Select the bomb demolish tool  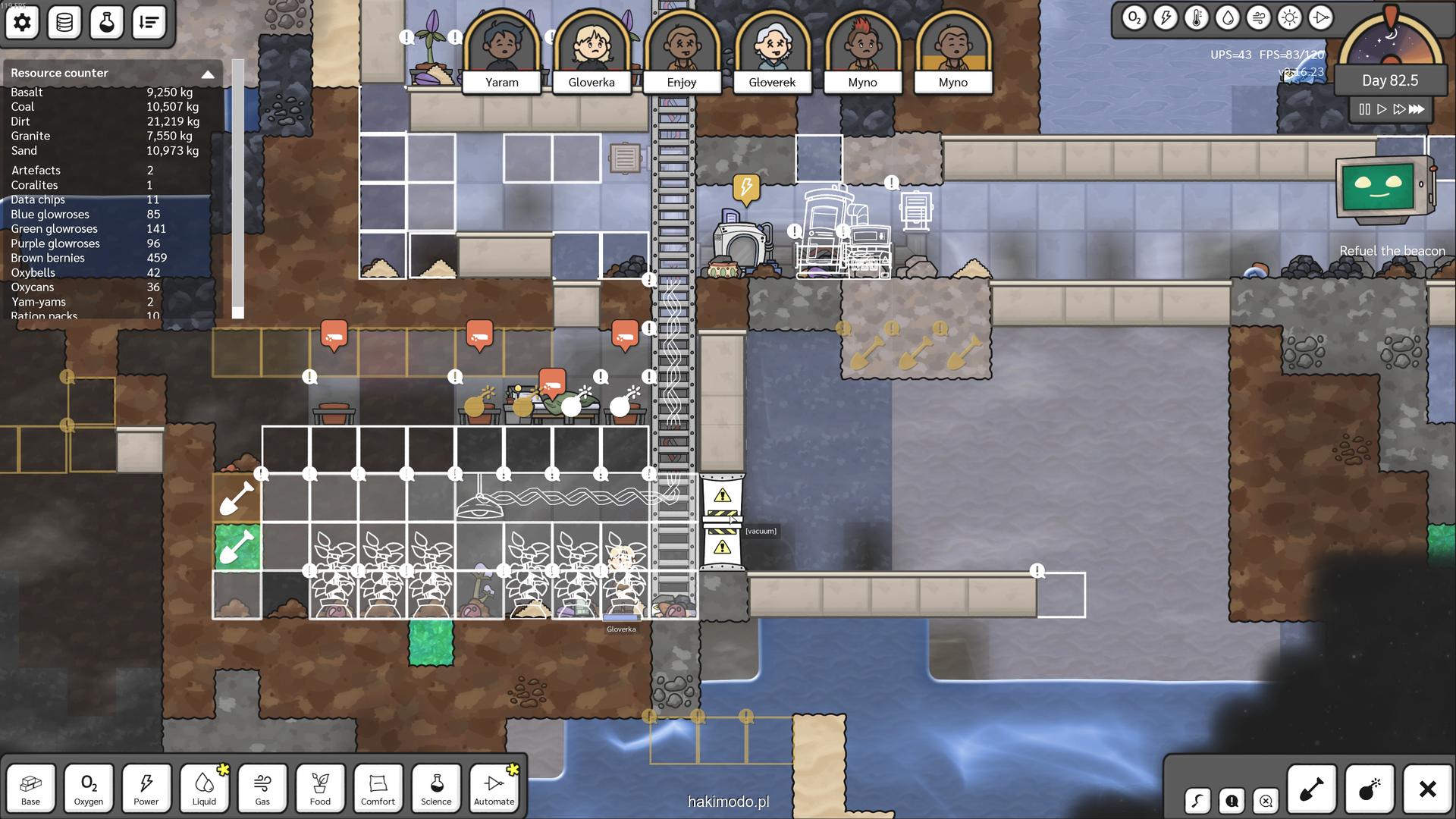pos(1370,789)
